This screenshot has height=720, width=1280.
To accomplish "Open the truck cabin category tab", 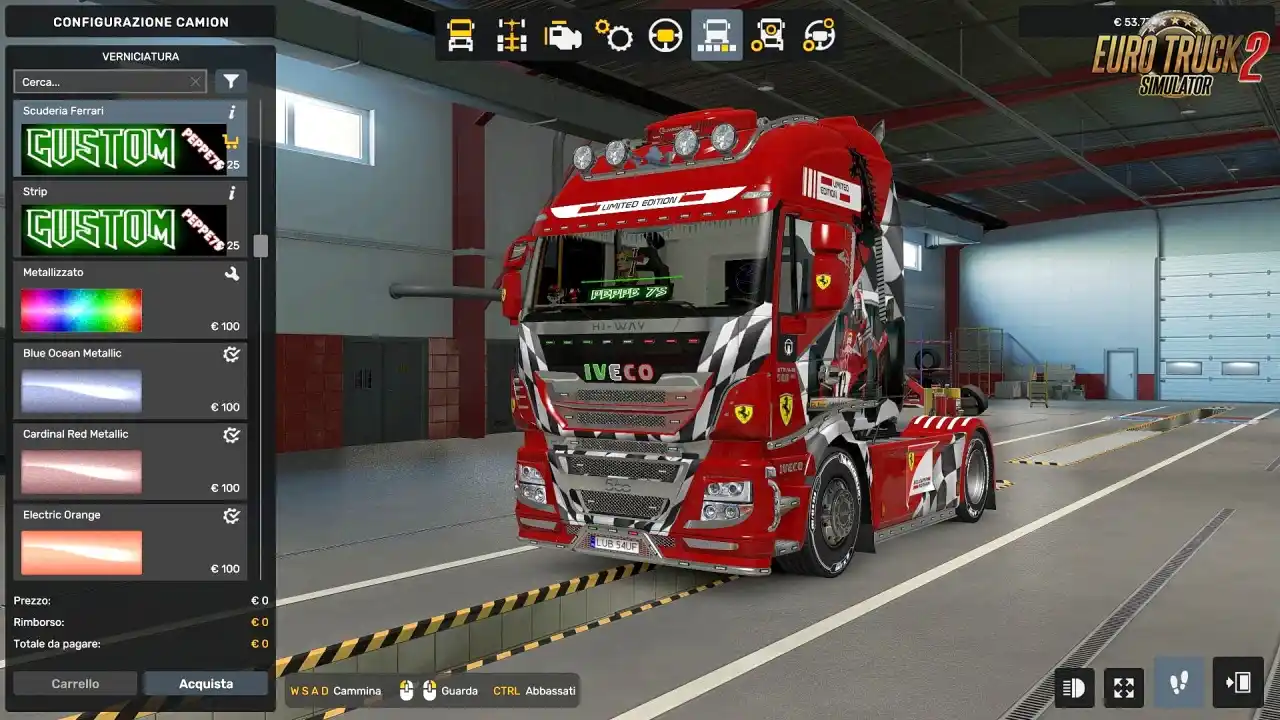I will (460, 36).
